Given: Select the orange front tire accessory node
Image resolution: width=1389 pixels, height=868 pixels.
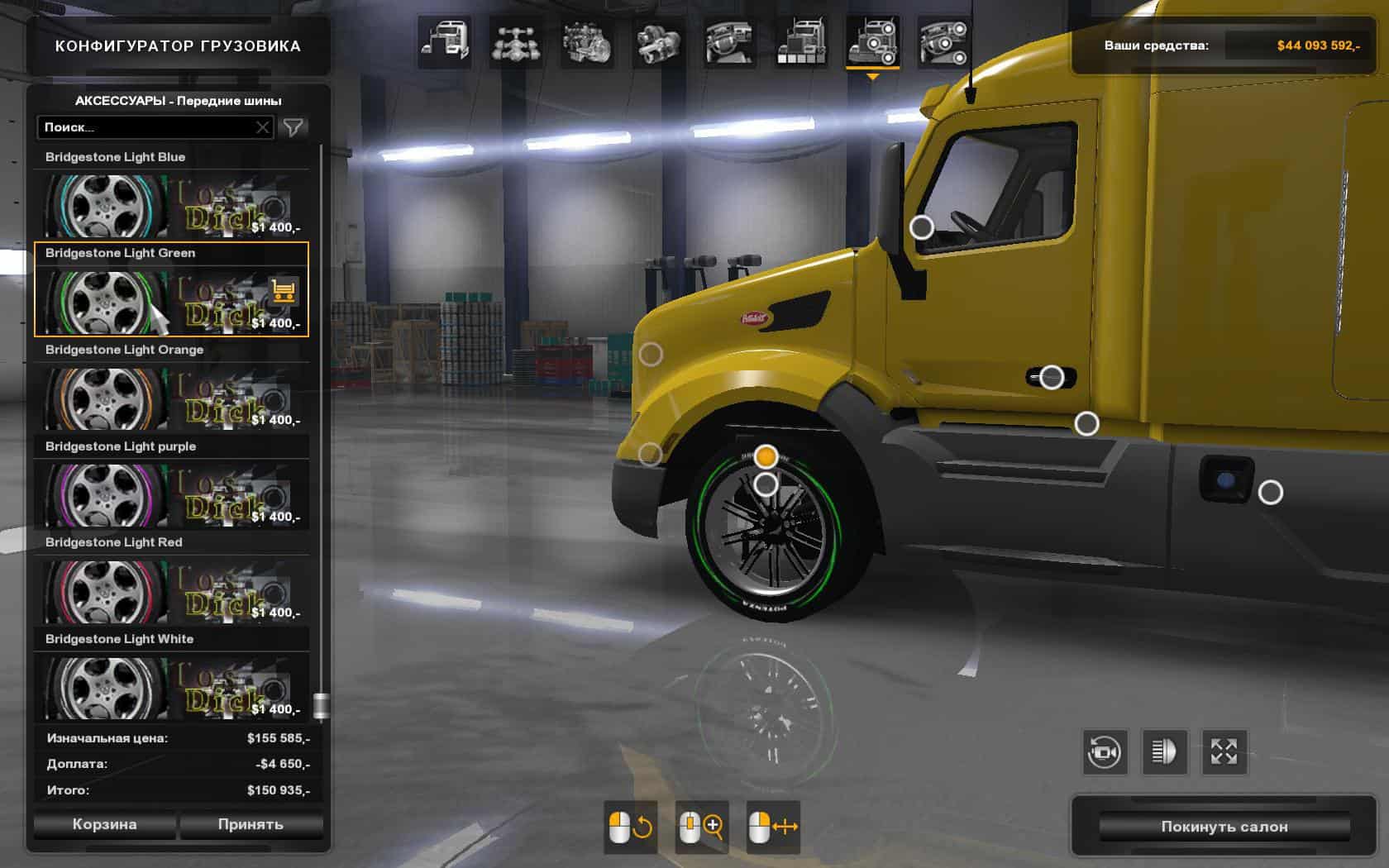Looking at the screenshot, I should click(766, 456).
